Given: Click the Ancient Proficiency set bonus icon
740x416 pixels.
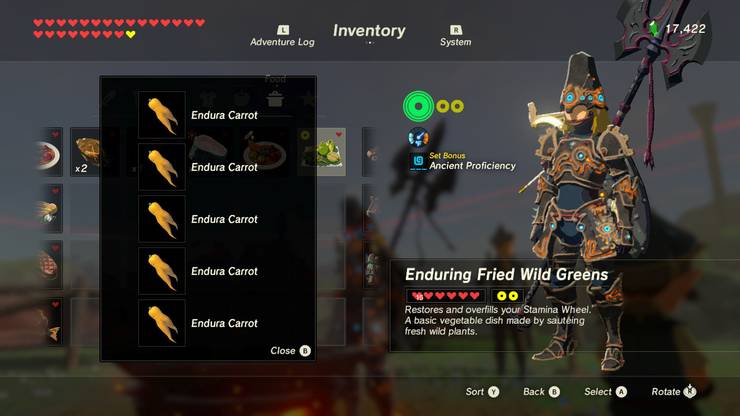Looking at the screenshot, I should coord(418,160).
